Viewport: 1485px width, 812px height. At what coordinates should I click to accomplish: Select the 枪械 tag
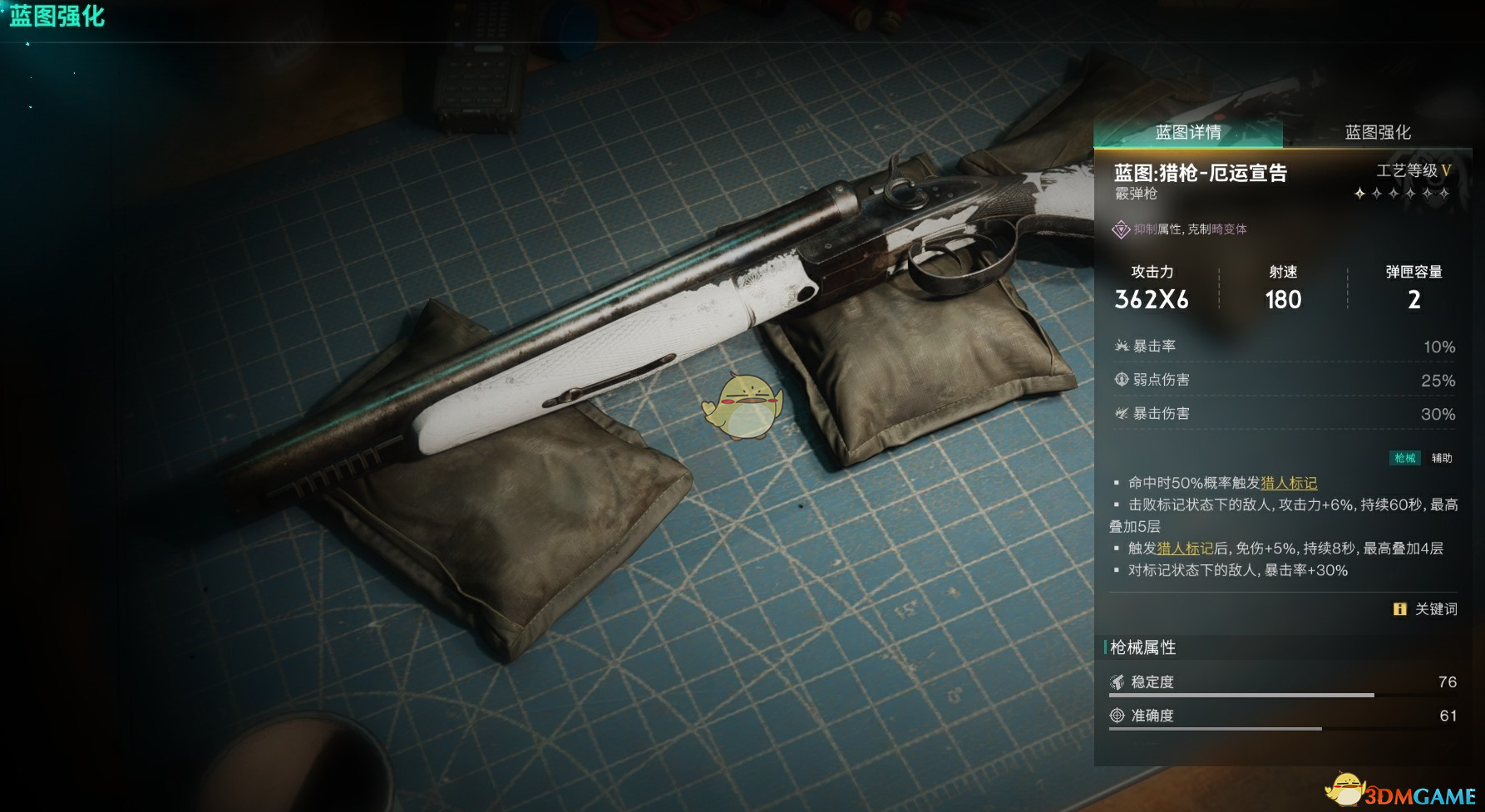[1405, 458]
